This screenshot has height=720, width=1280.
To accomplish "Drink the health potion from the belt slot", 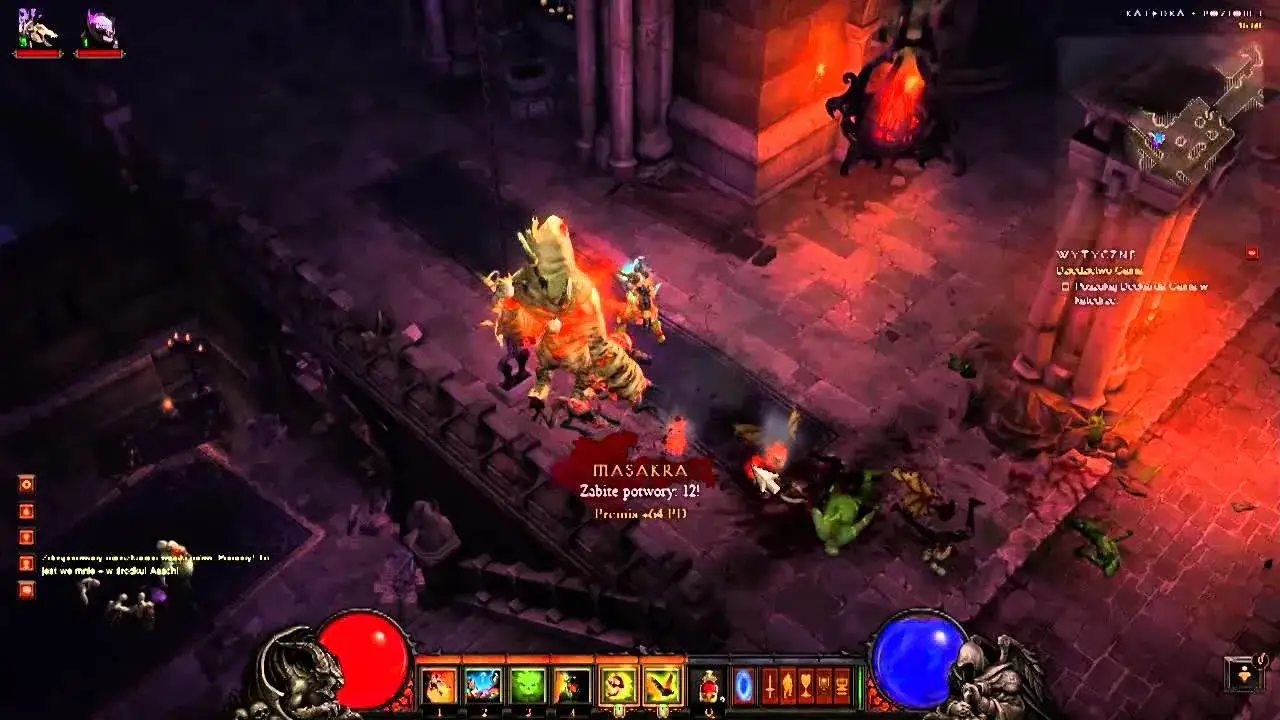I will [x=709, y=687].
